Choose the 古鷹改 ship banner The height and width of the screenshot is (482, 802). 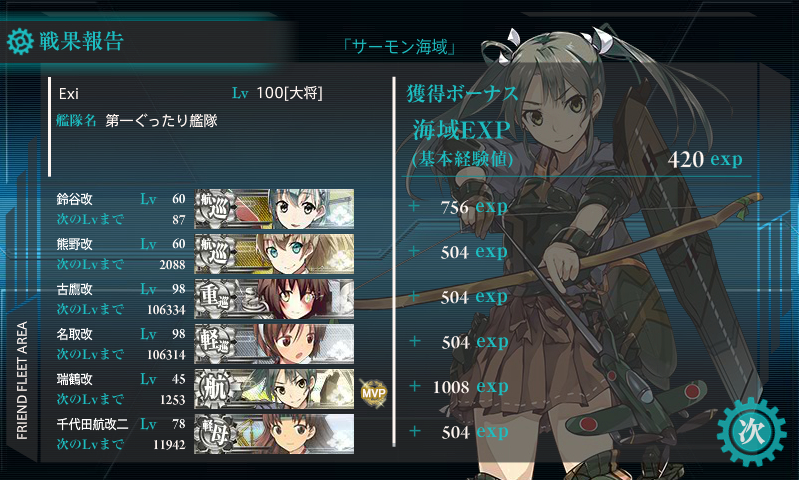click(273, 297)
